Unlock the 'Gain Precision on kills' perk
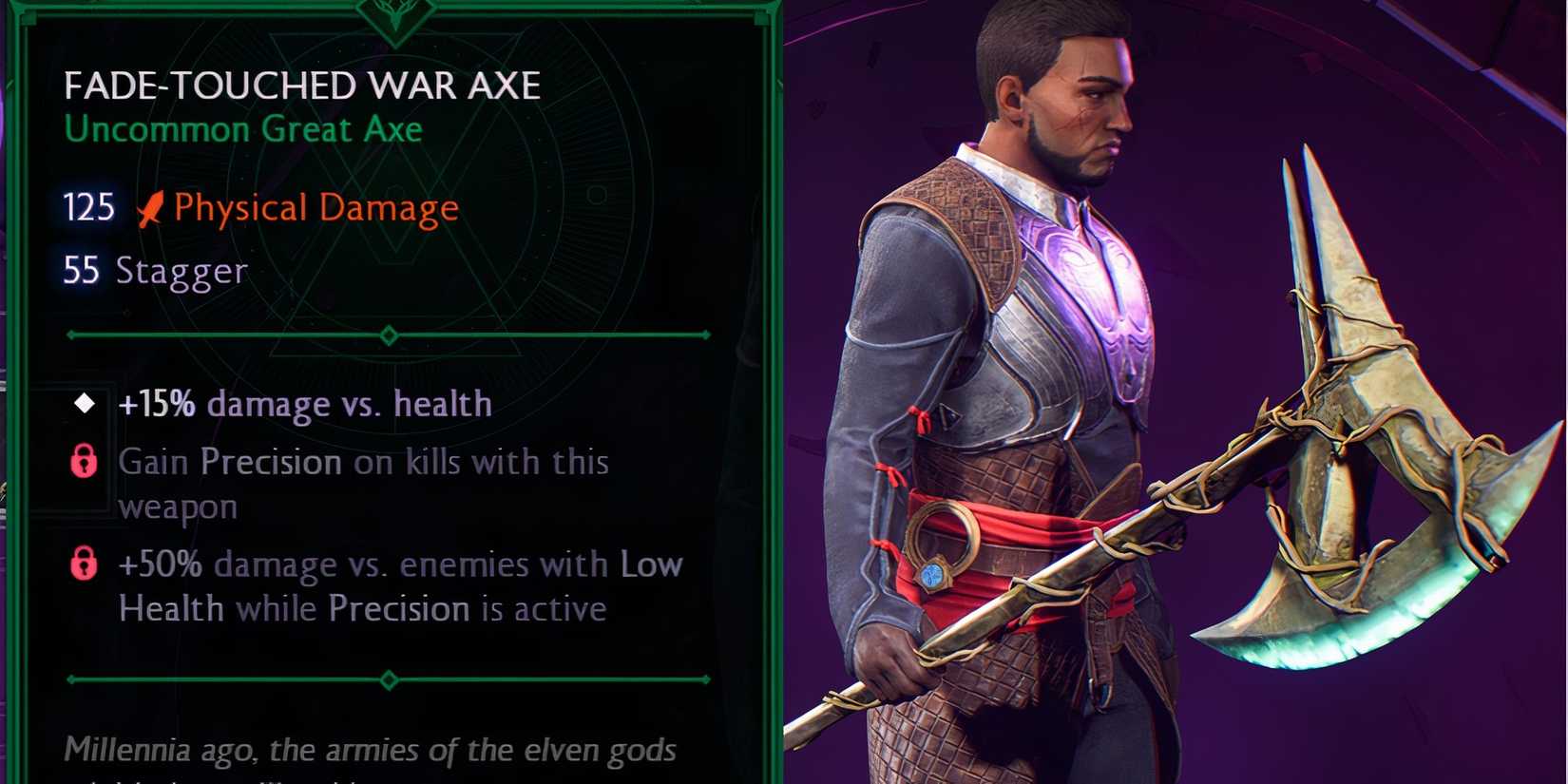1568x784 pixels. tap(84, 463)
